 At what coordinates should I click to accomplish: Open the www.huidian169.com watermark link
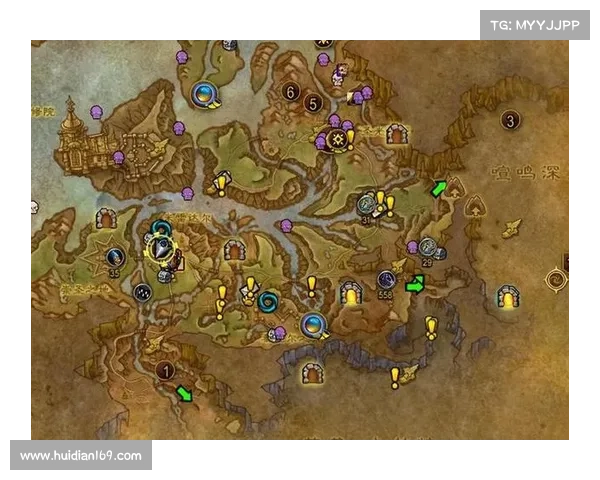point(80,456)
